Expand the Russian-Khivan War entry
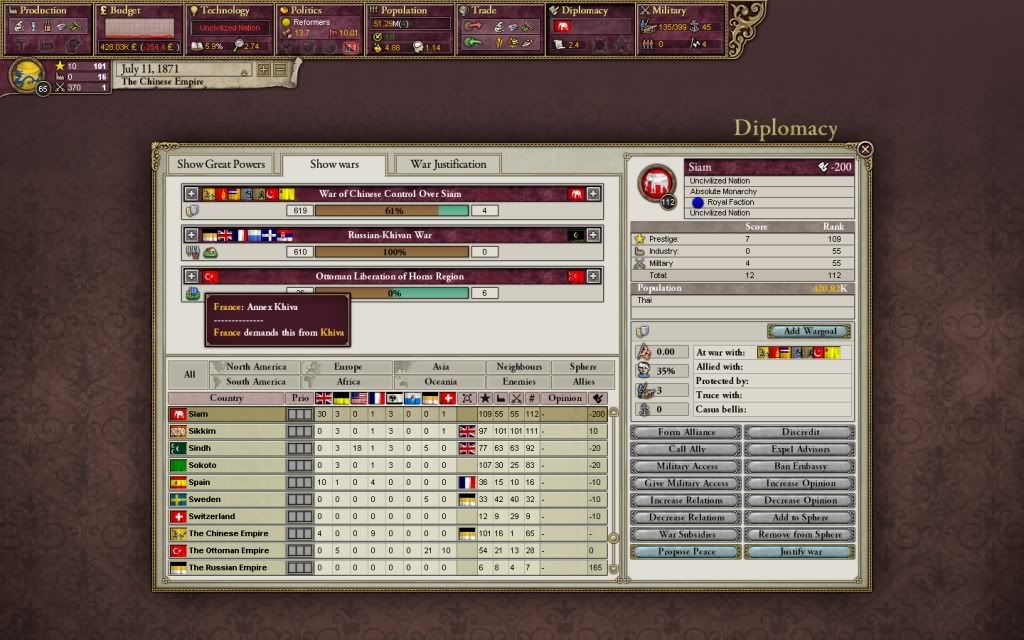1024x640 pixels. click(191, 235)
